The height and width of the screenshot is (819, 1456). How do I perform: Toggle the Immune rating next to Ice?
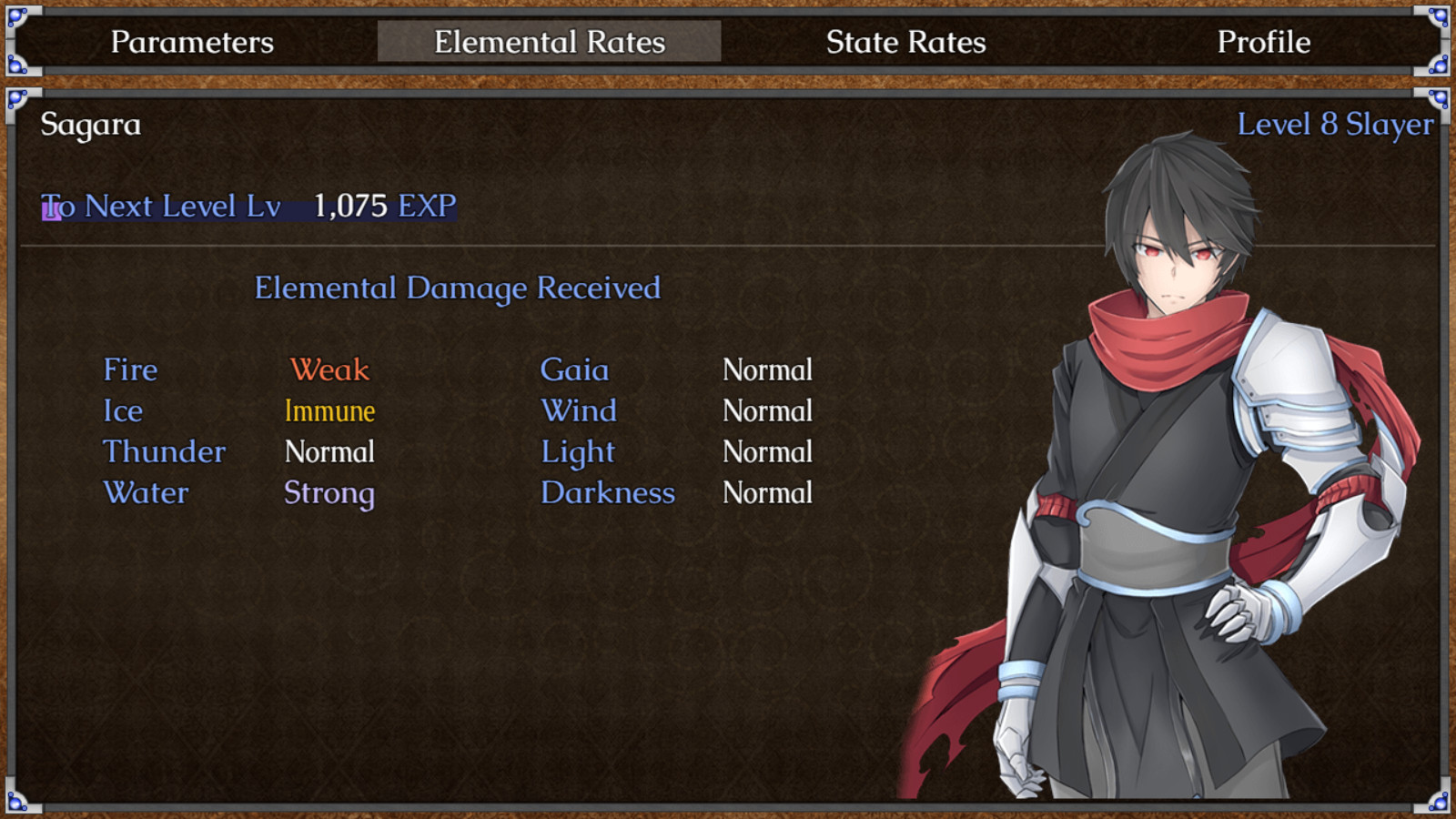pos(329,411)
